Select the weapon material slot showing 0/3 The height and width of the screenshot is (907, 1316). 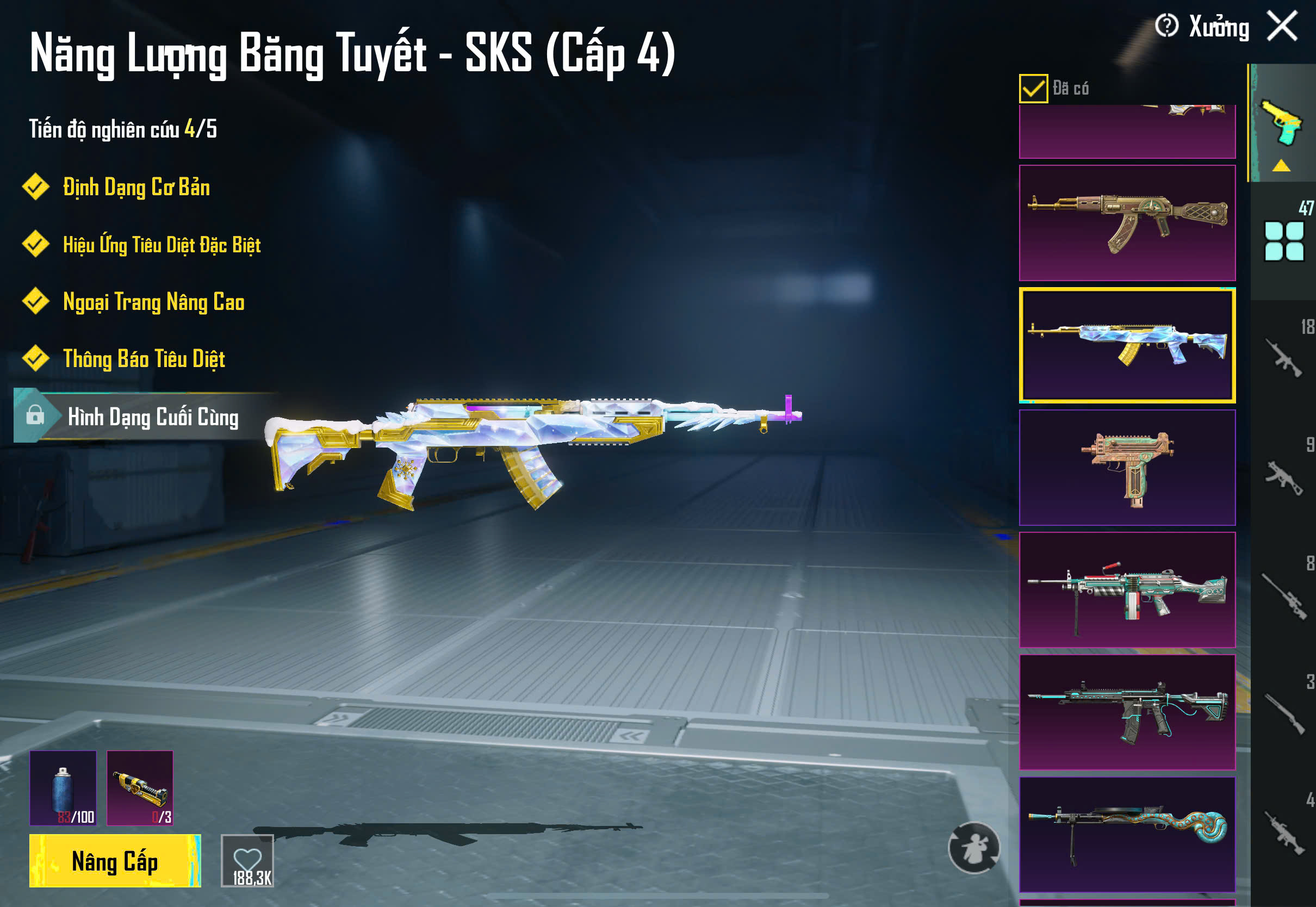coord(140,788)
